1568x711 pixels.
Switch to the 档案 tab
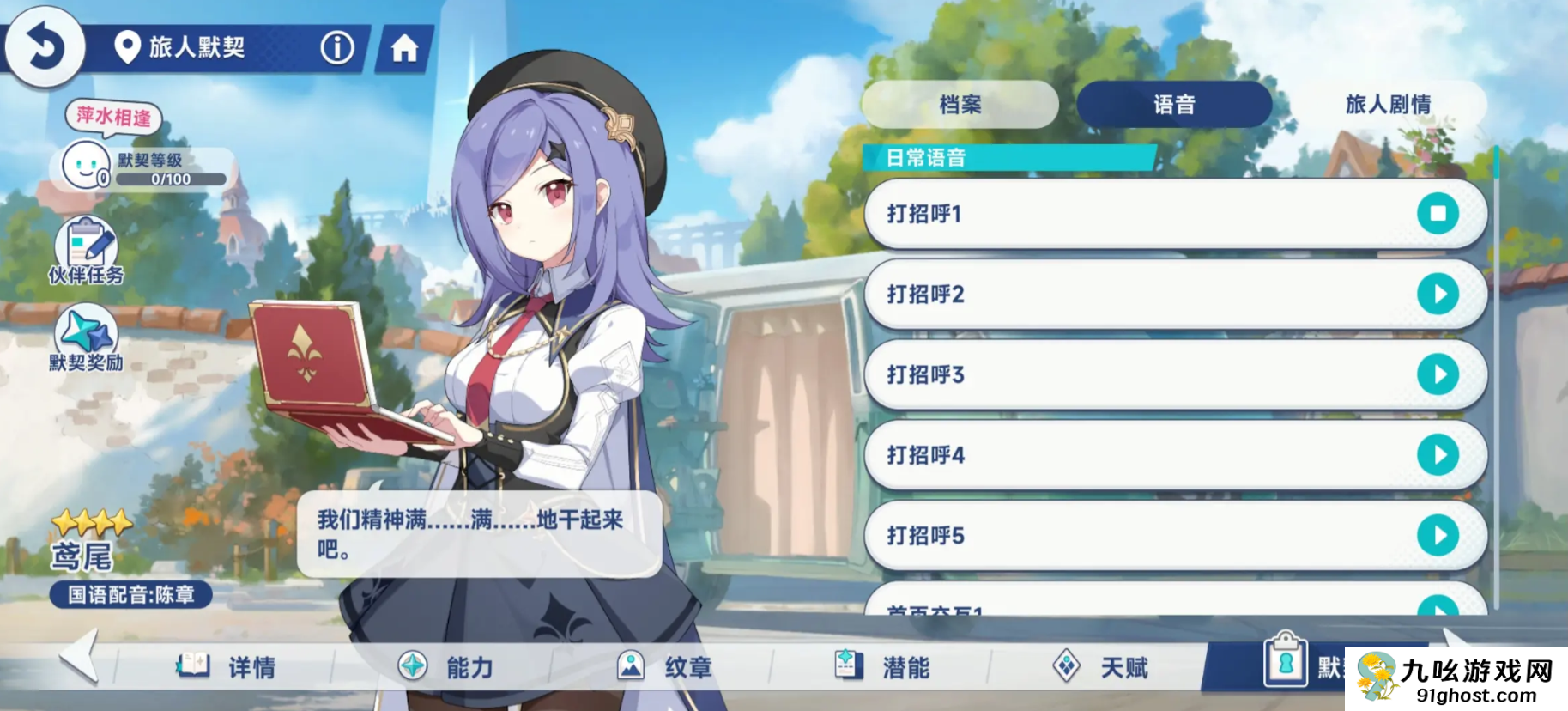[961, 105]
